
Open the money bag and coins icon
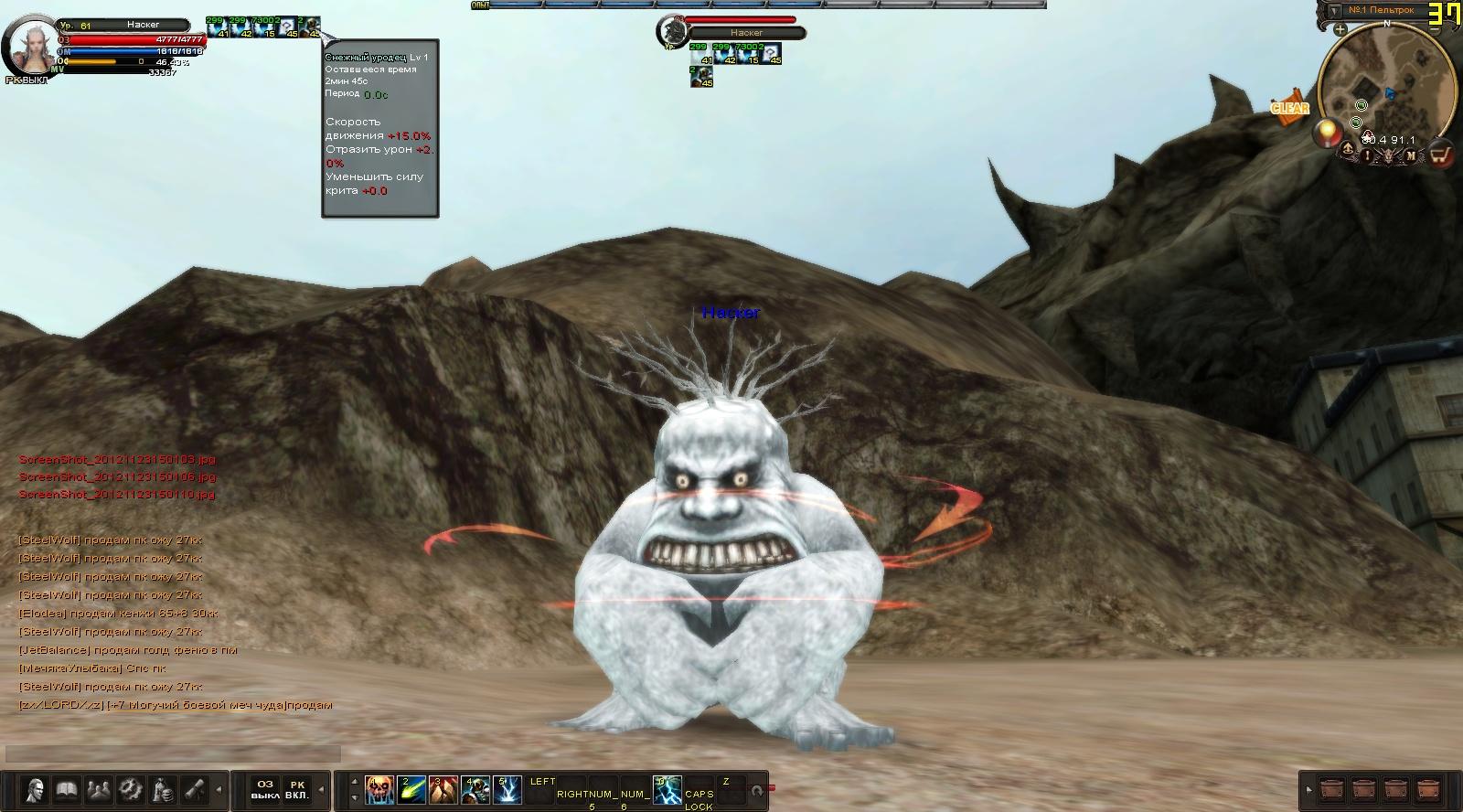click(x=163, y=789)
